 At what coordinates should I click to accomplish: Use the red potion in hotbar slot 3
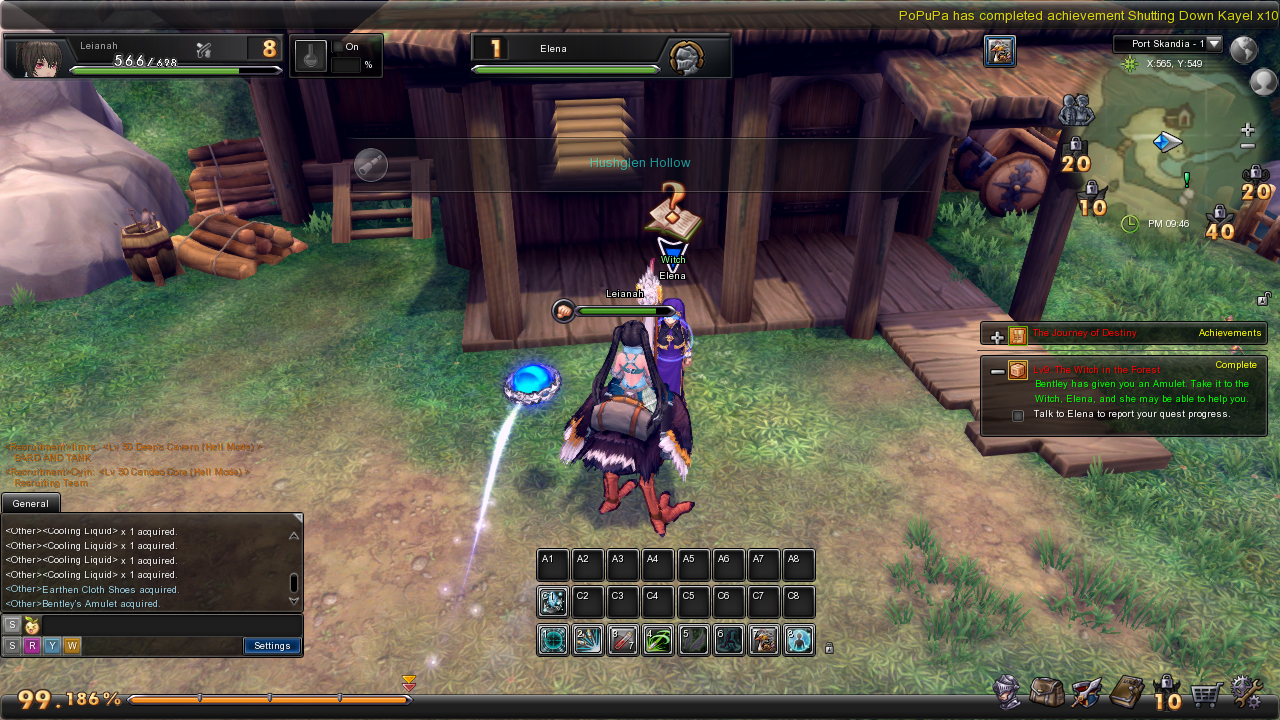[623, 640]
